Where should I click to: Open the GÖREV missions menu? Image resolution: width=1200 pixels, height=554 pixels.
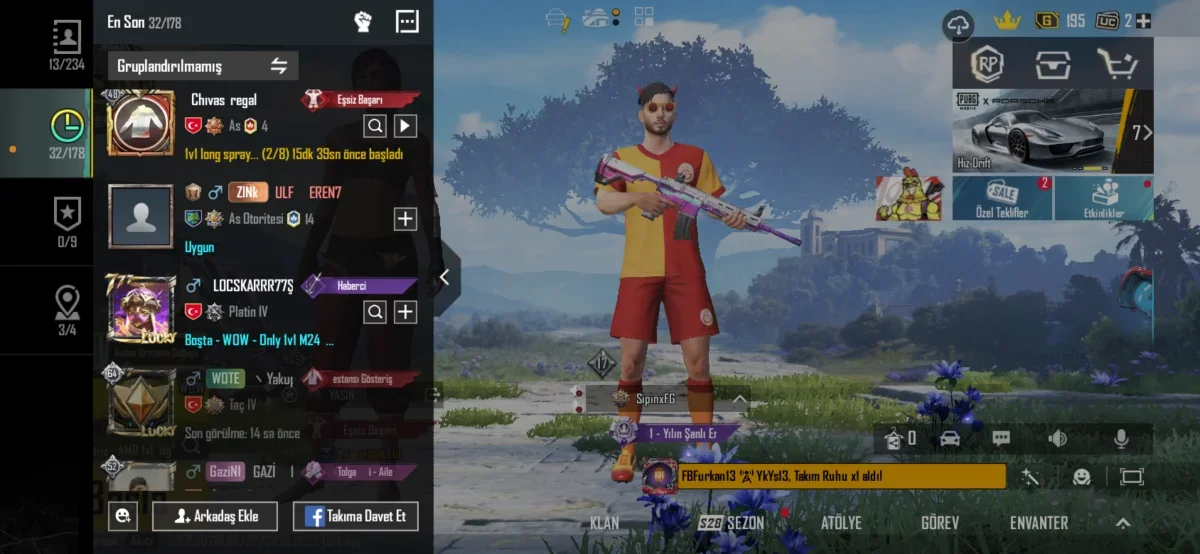point(939,523)
